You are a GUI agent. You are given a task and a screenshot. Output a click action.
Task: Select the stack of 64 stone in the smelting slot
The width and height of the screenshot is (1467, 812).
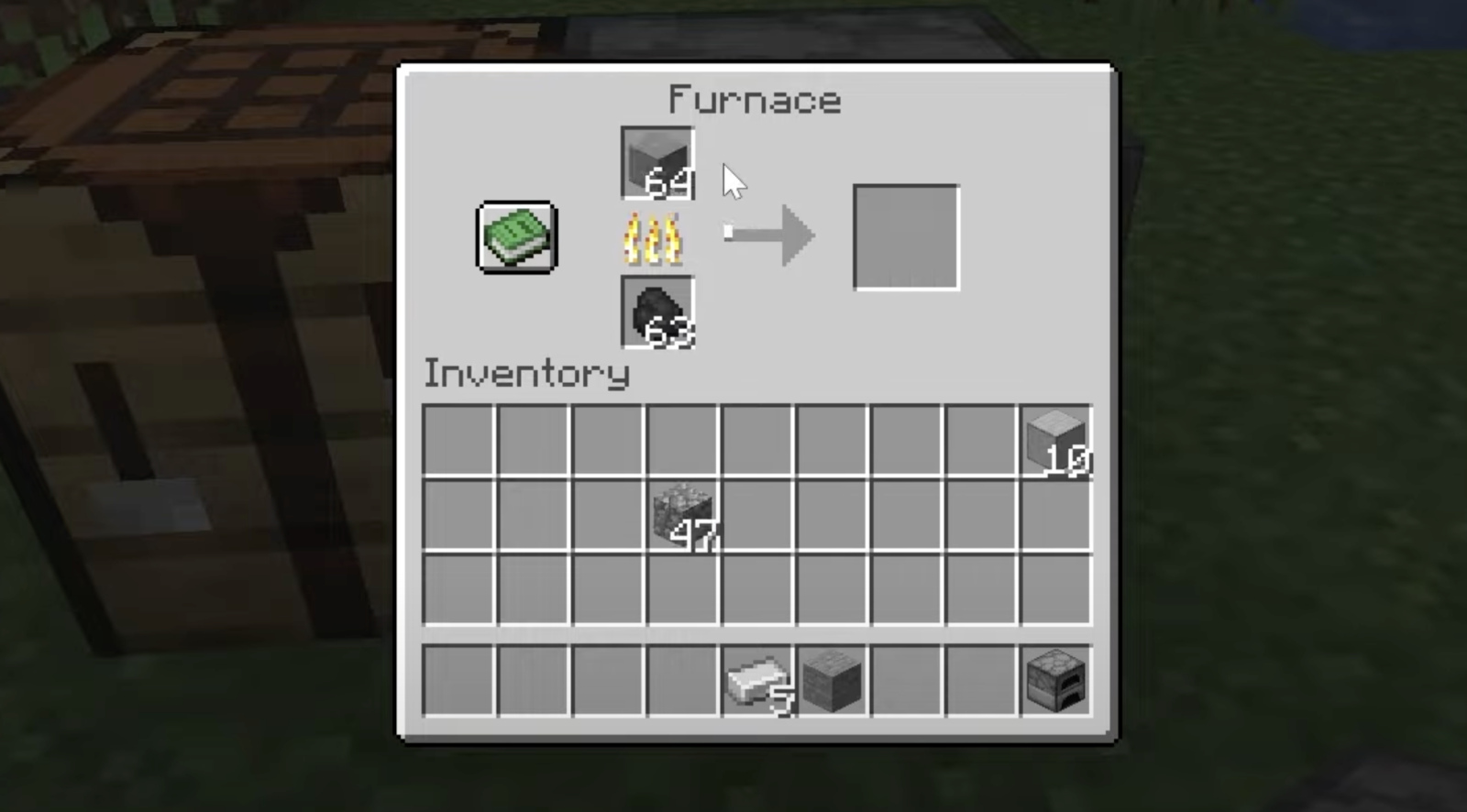coord(656,165)
